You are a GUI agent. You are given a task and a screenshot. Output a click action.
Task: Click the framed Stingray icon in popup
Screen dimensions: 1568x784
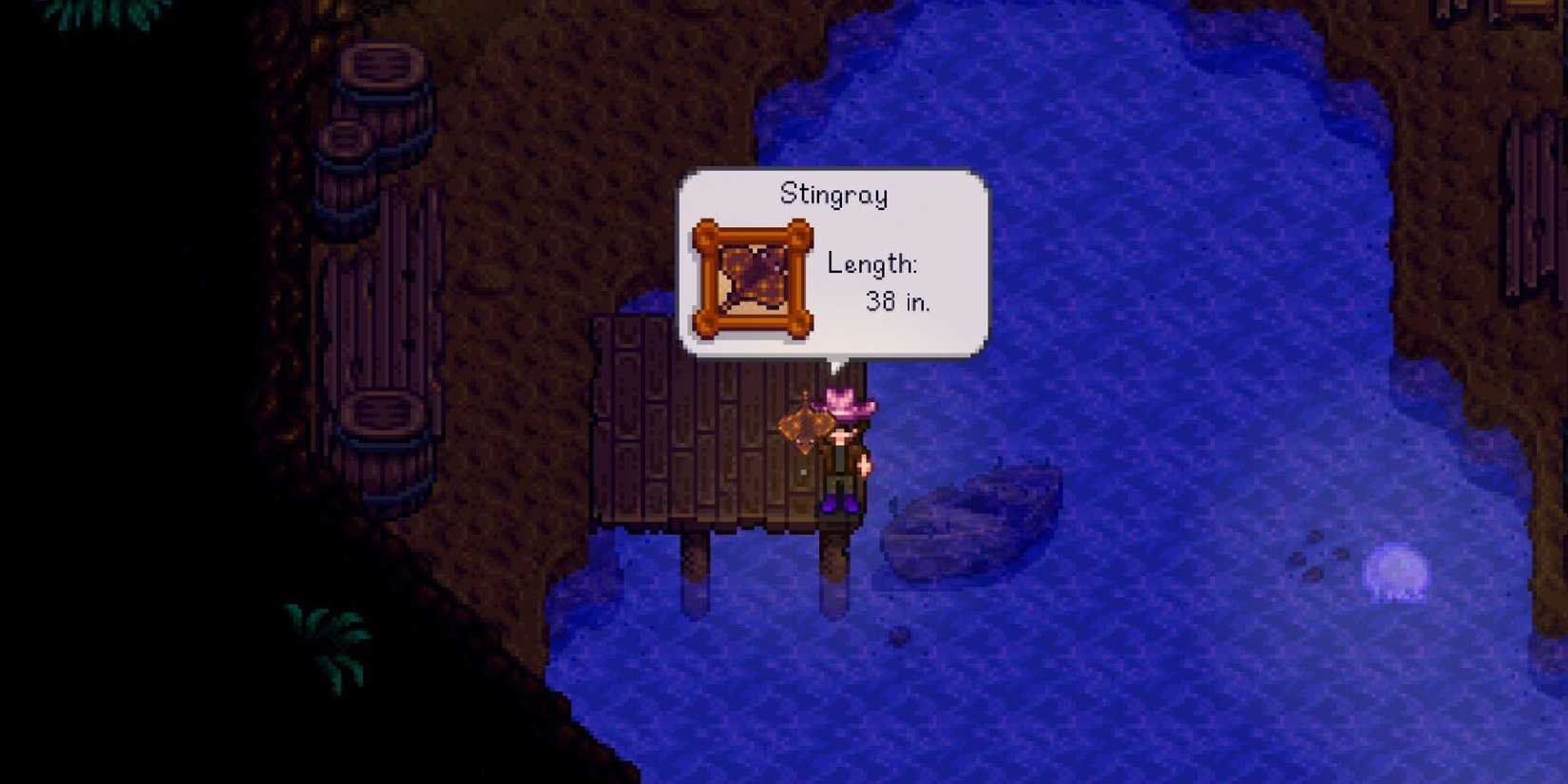pyautogui.click(x=754, y=278)
